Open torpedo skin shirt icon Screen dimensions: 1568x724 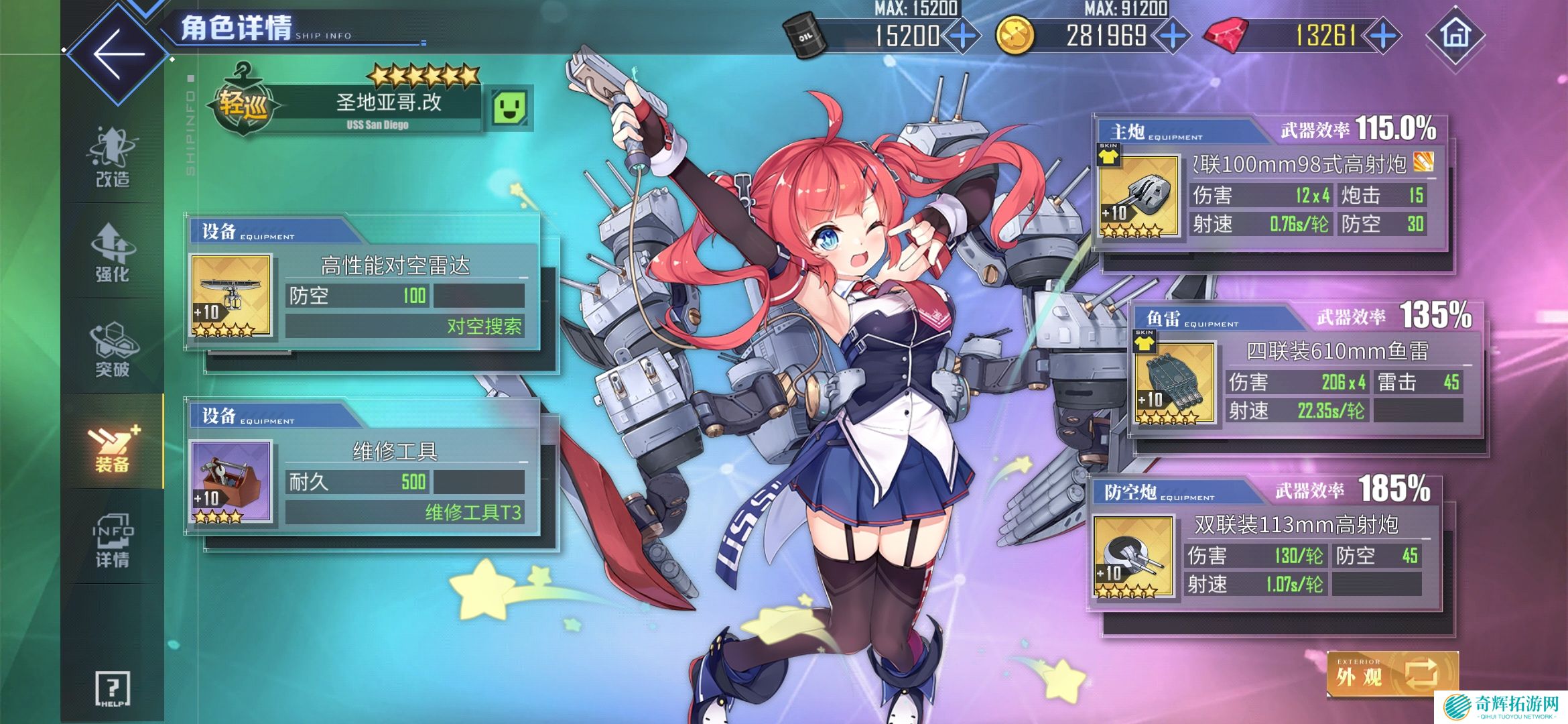[x=1145, y=341]
